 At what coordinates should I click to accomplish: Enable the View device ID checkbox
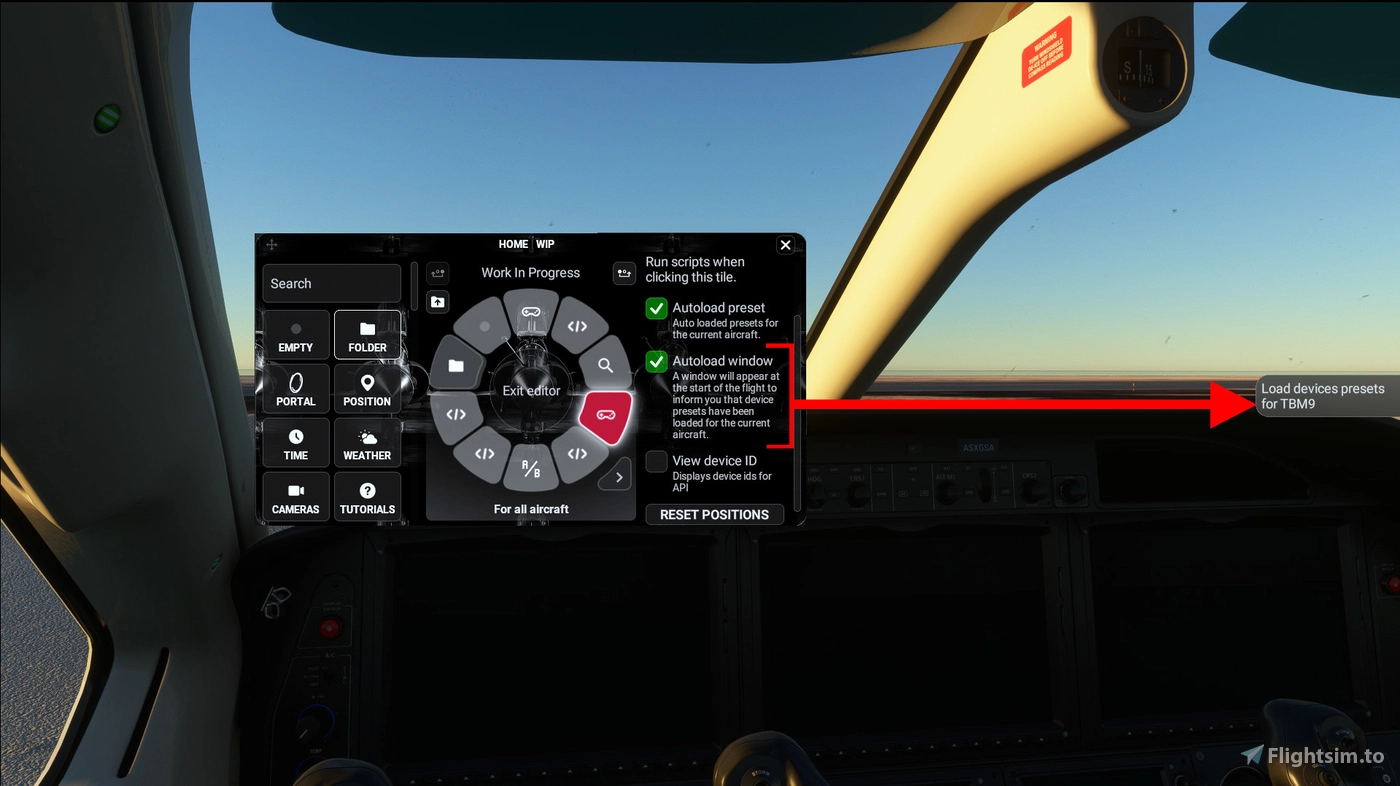pos(656,461)
